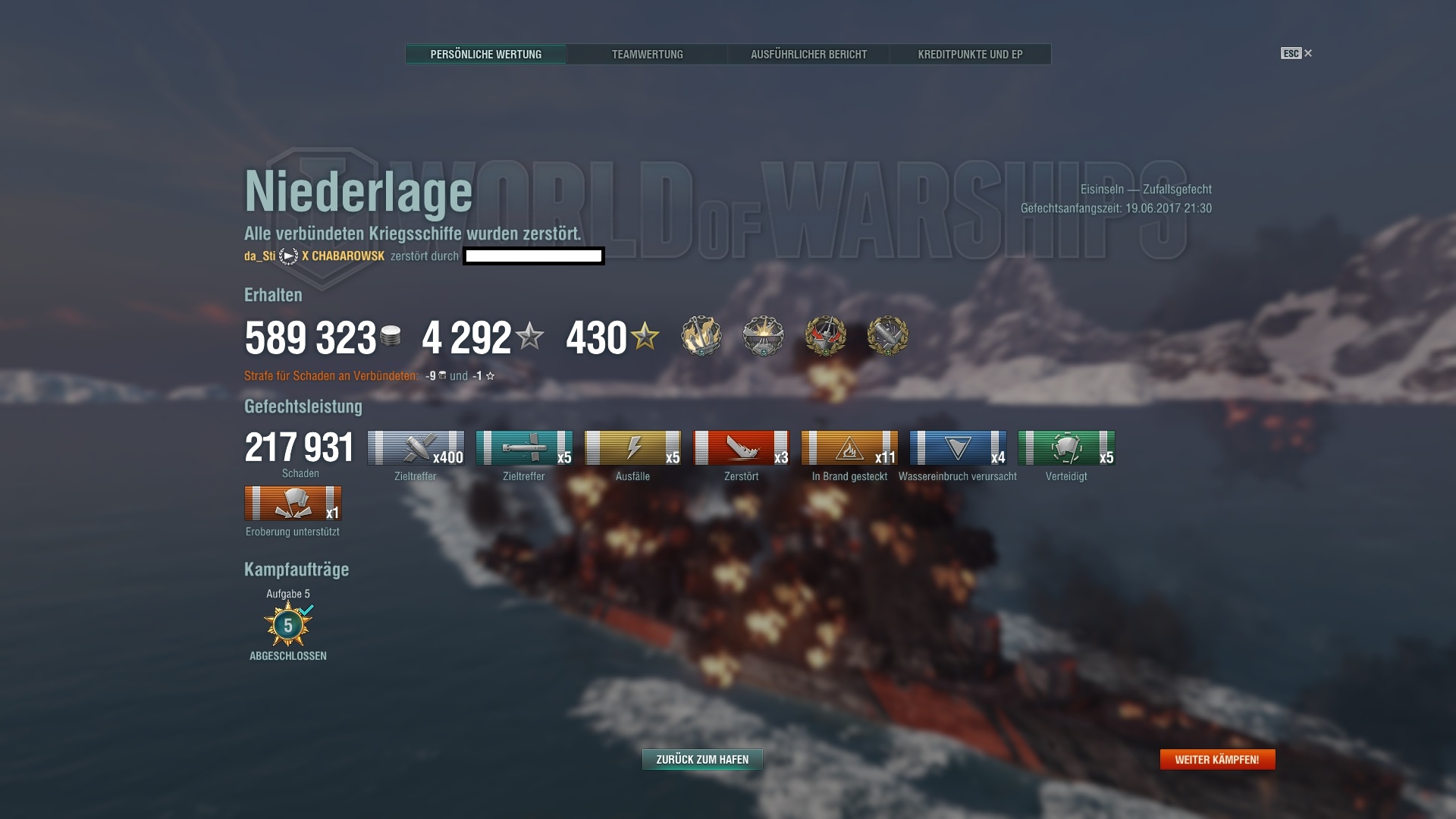
Task: Inspect the torpedo Zieltreffer x5 ribbon
Action: (524, 447)
